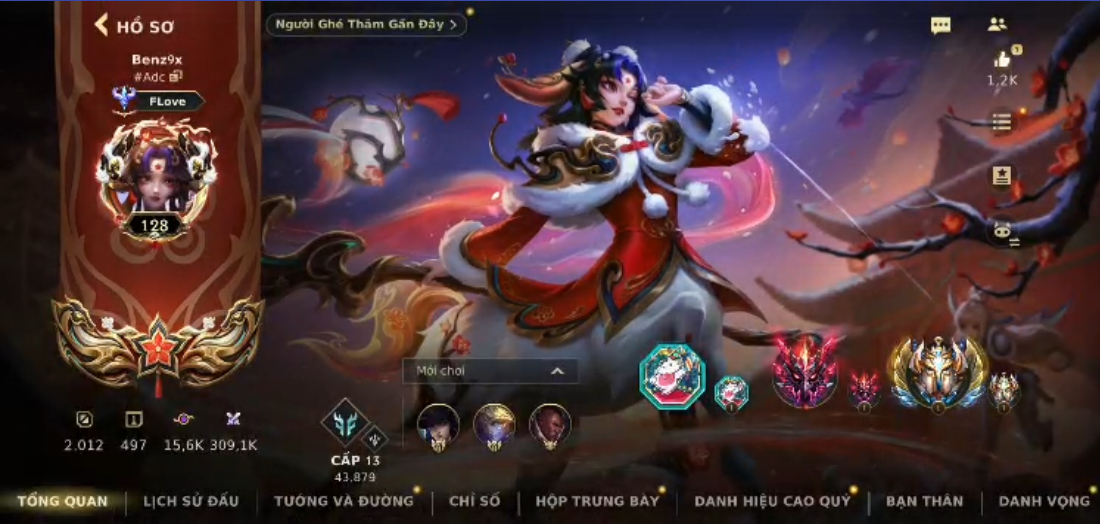1100x524 pixels.
Task: Like the profile with the thumbs-up icon
Action: pos(1002,61)
